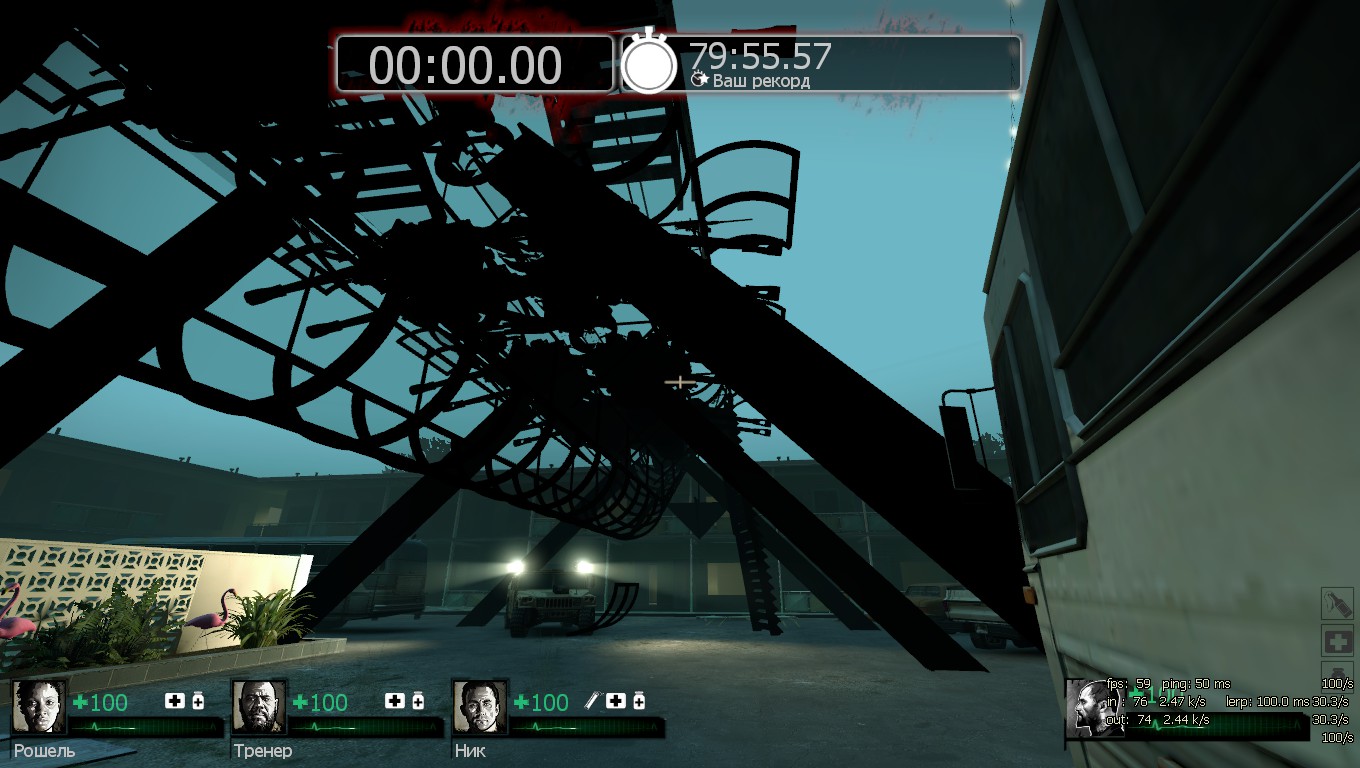Image resolution: width=1360 pixels, height=768 pixels.
Task: Select the molotov bottle slot
Action: [x=1337, y=604]
